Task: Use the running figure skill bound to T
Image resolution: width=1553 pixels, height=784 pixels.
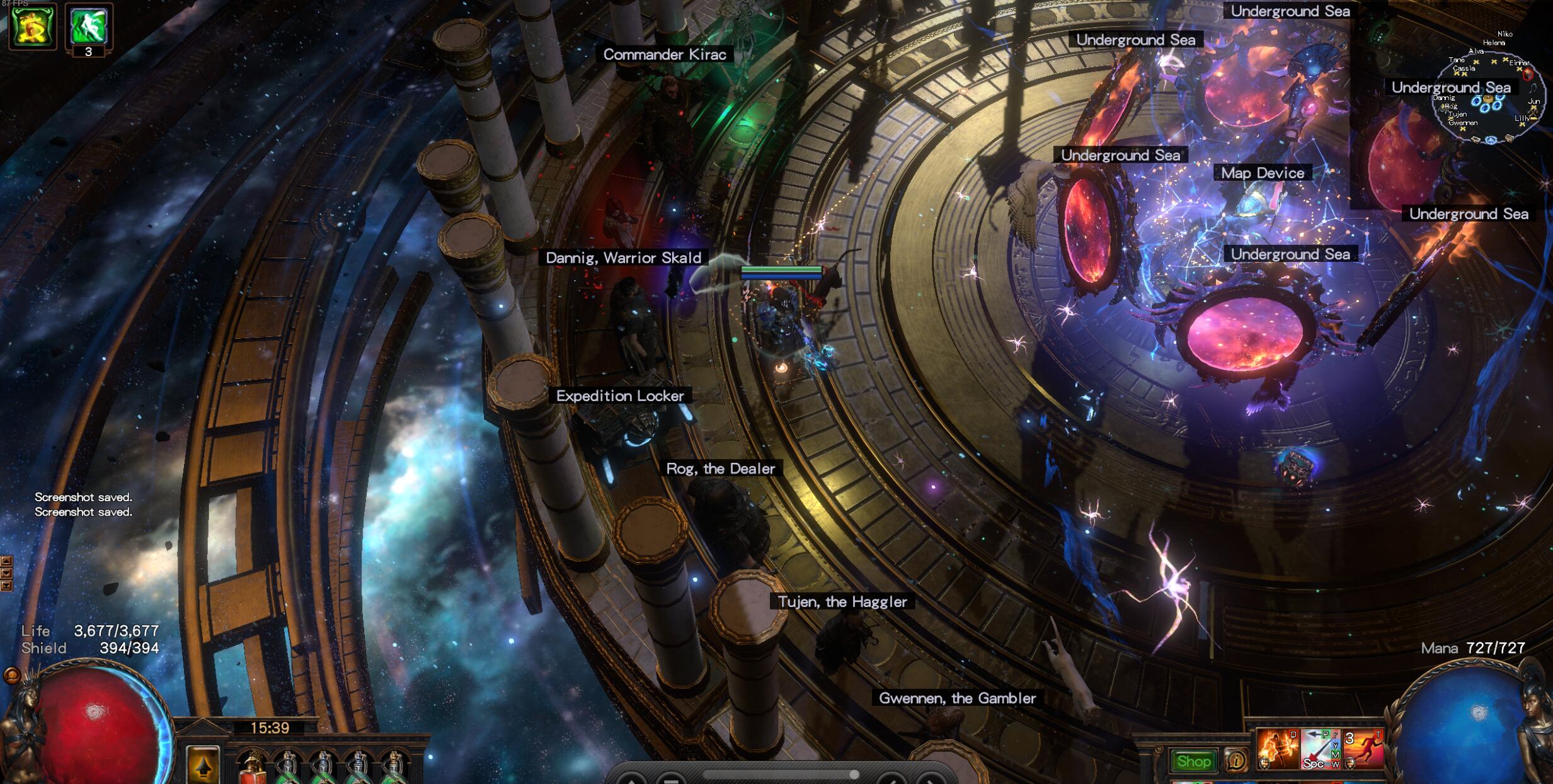Action: click(x=1363, y=749)
